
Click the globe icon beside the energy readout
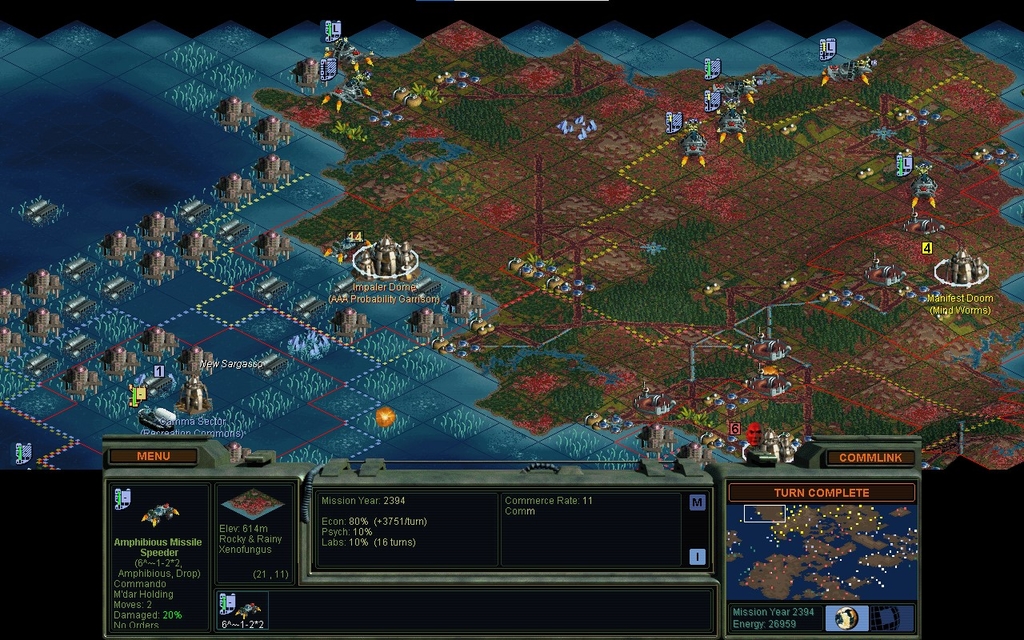tap(846, 617)
